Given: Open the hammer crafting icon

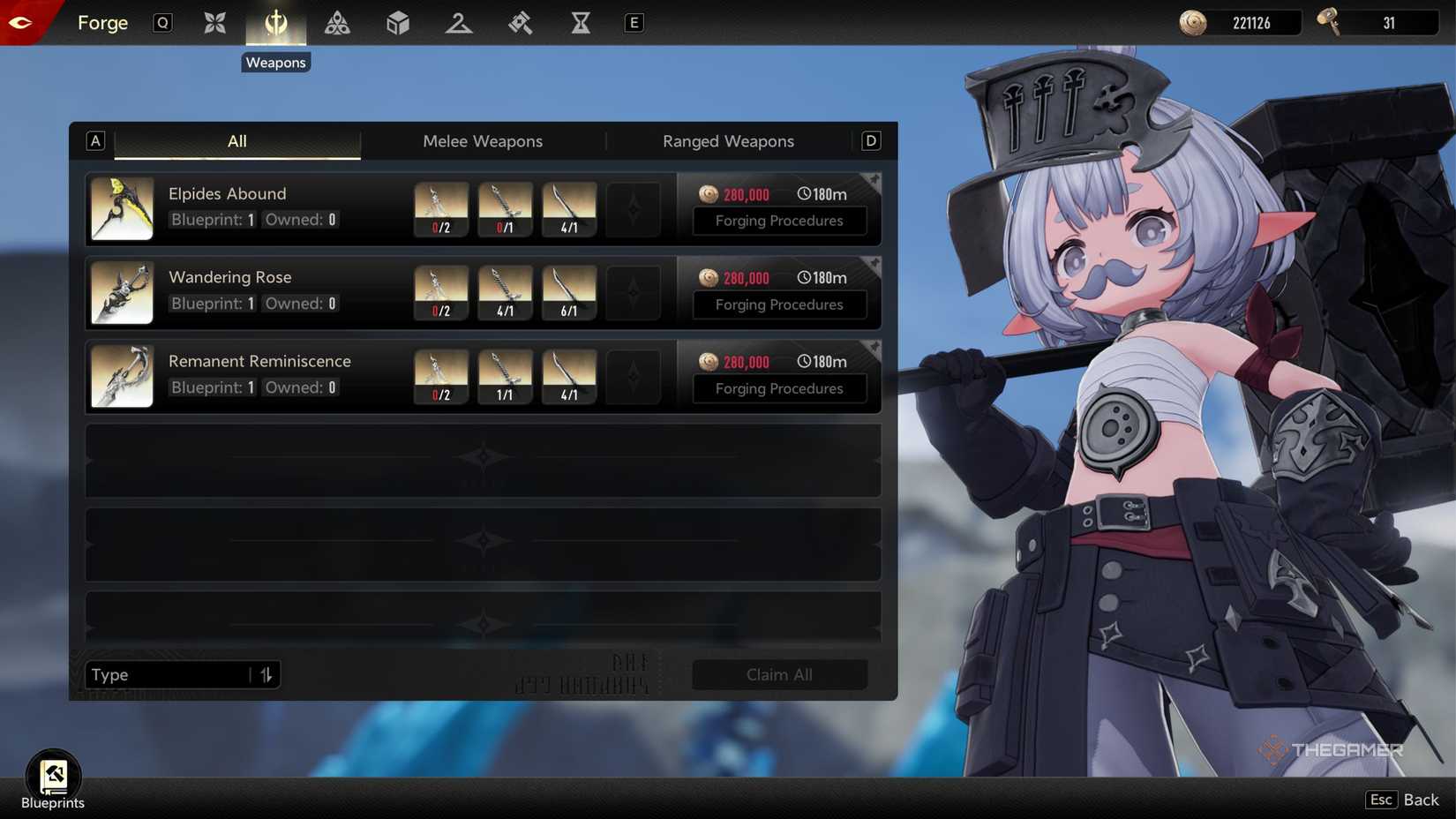Looking at the screenshot, I should click(x=520, y=23).
